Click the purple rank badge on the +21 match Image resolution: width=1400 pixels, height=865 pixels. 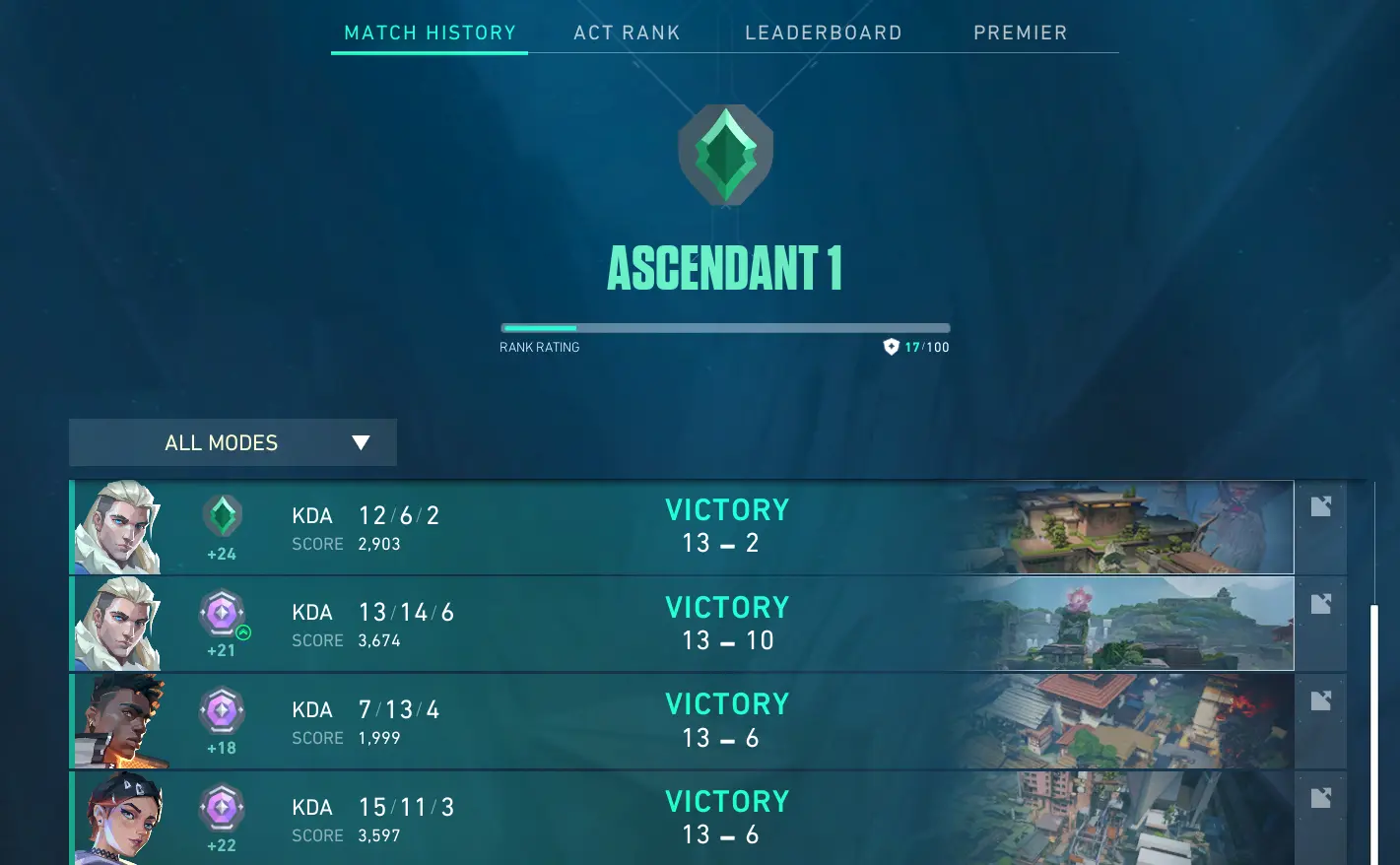point(222,611)
